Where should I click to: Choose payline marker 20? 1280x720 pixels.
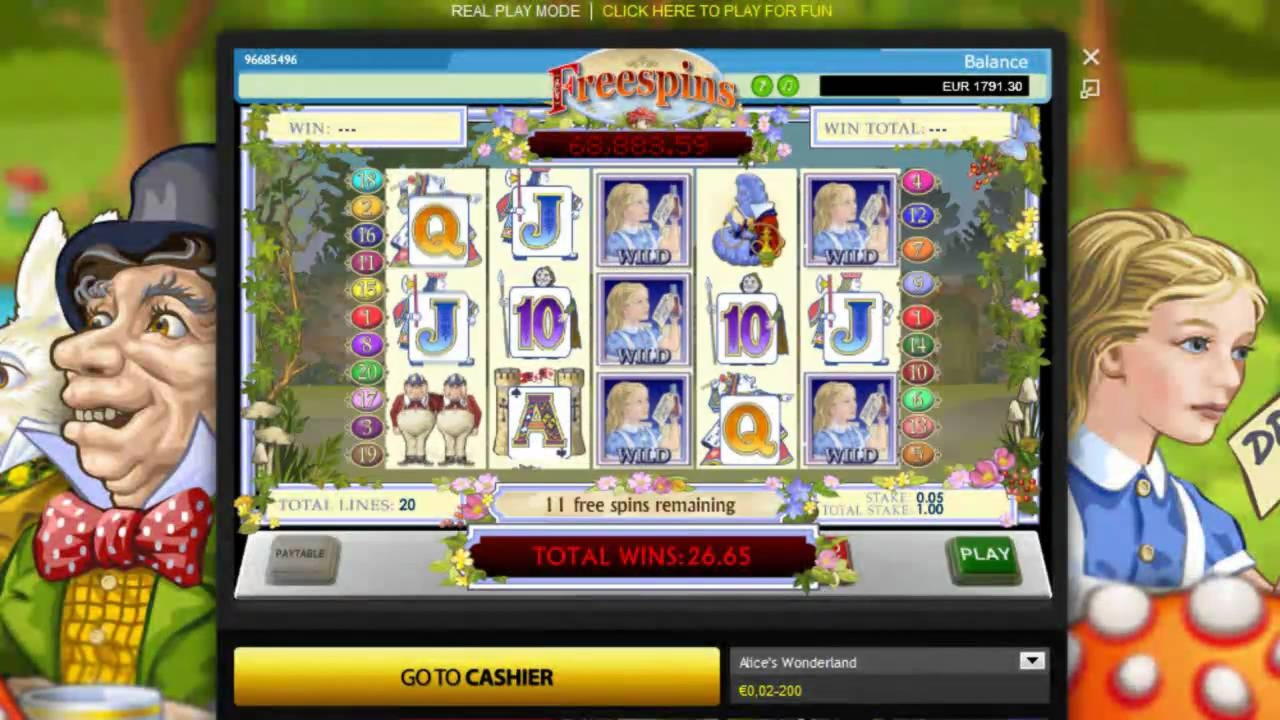coord(367,372)
